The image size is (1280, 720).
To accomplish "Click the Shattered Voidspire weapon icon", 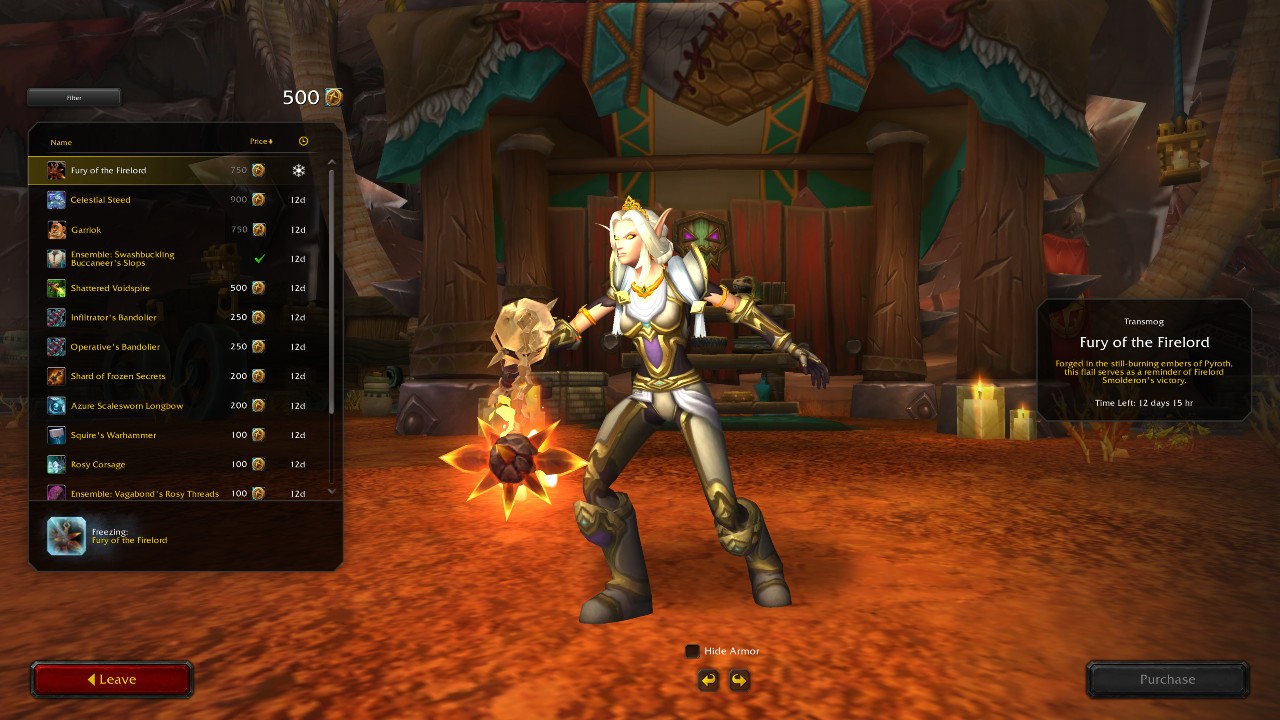I will pos(55,287).
